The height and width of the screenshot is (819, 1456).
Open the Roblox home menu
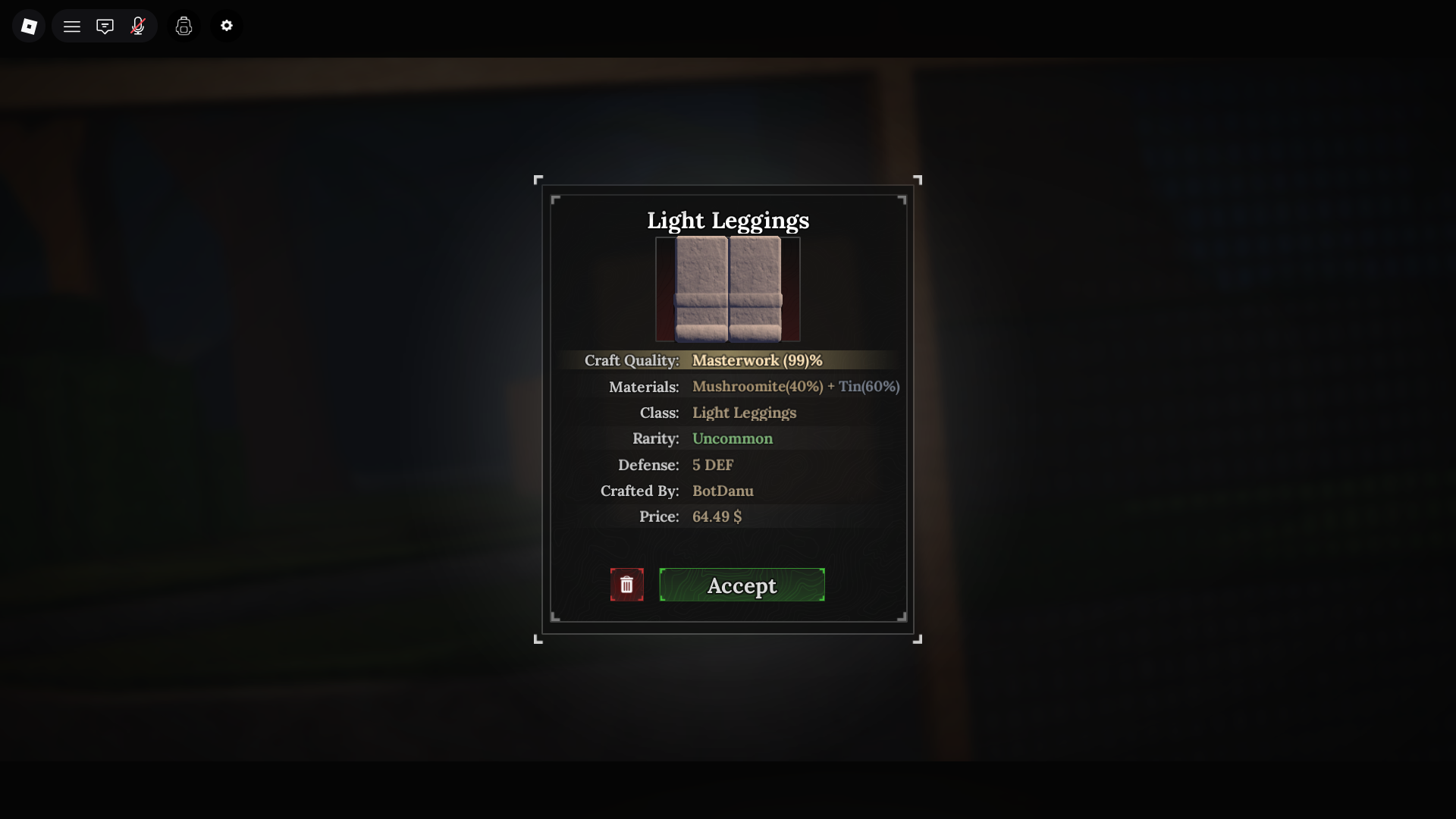29,25
